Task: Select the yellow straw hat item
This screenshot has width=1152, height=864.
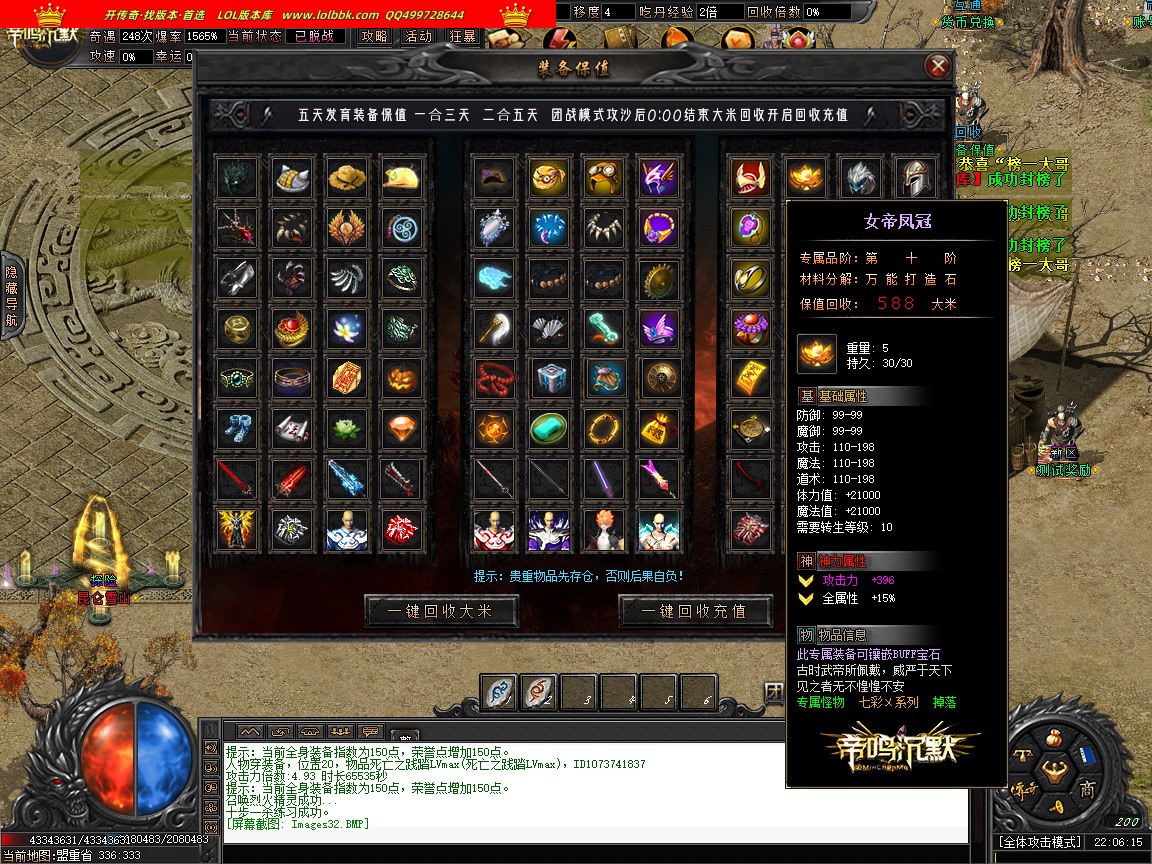Action: (347, 178)
